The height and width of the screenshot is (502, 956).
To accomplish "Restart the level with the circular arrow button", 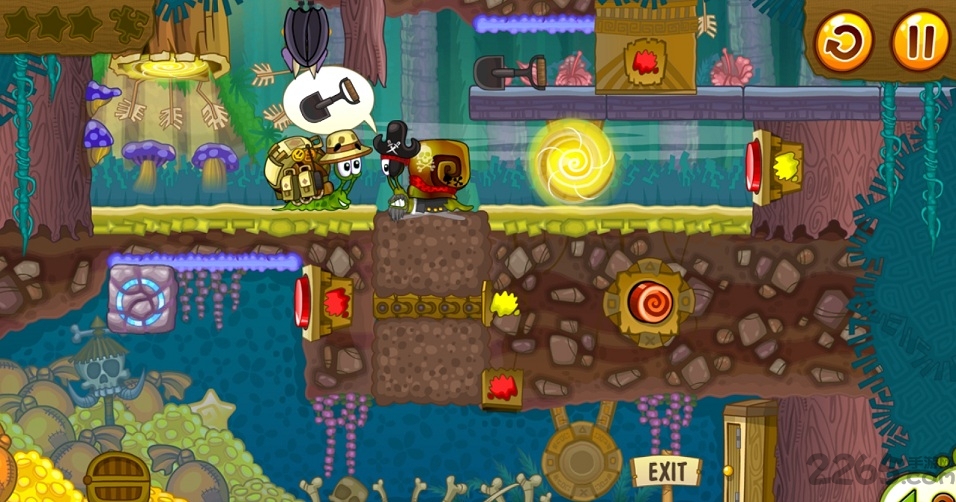I will [x=843, y=42].
